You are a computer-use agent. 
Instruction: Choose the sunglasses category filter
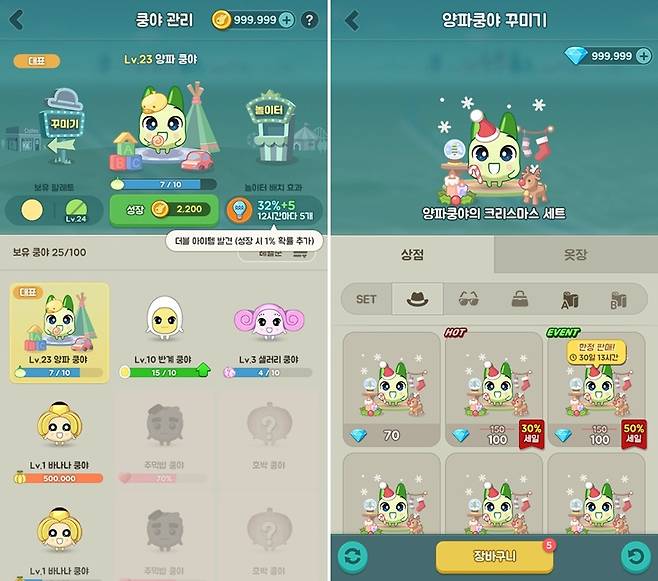click(x=467, y=298)
